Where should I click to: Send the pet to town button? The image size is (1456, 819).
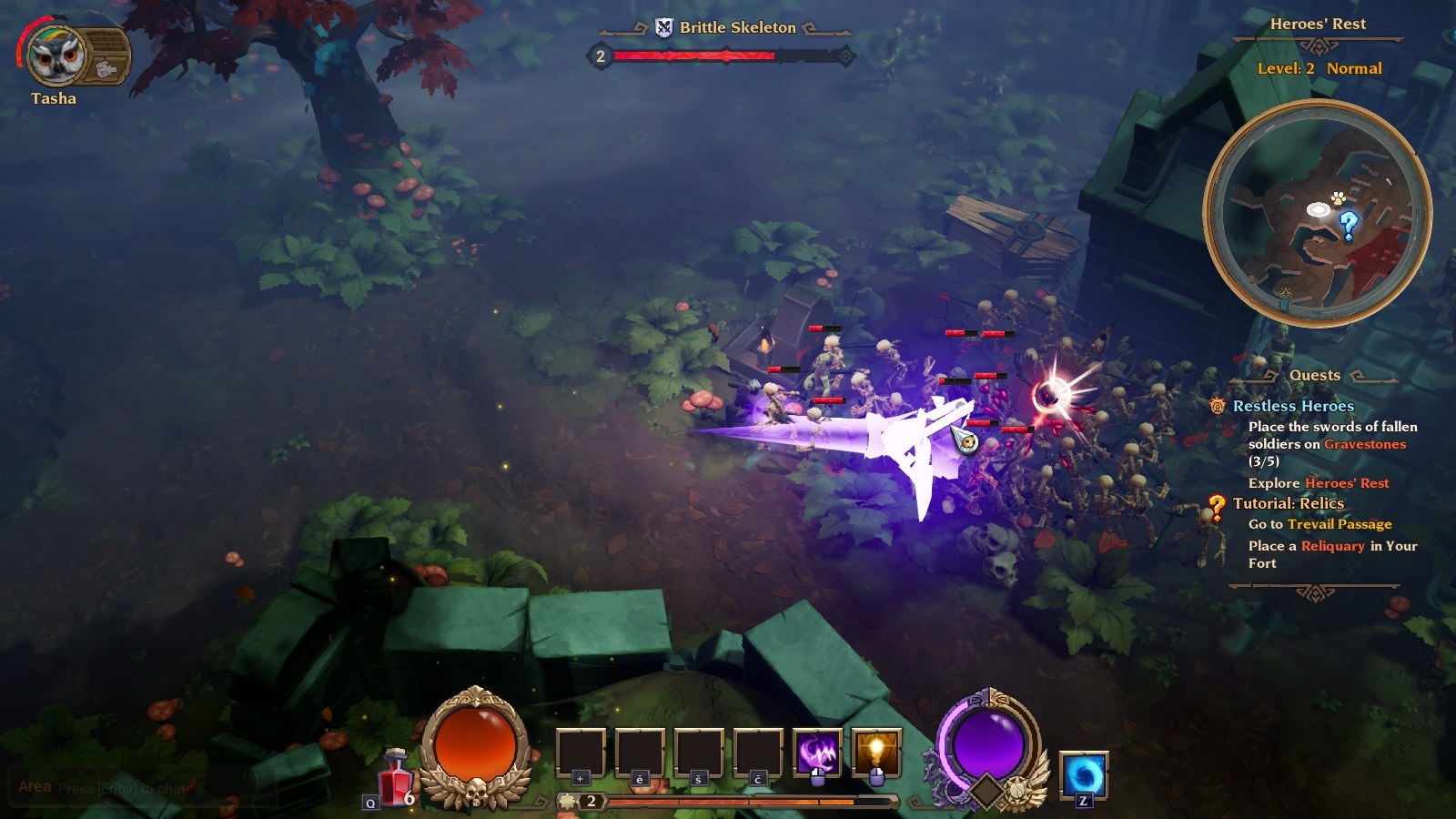click(x=107, y=68)
